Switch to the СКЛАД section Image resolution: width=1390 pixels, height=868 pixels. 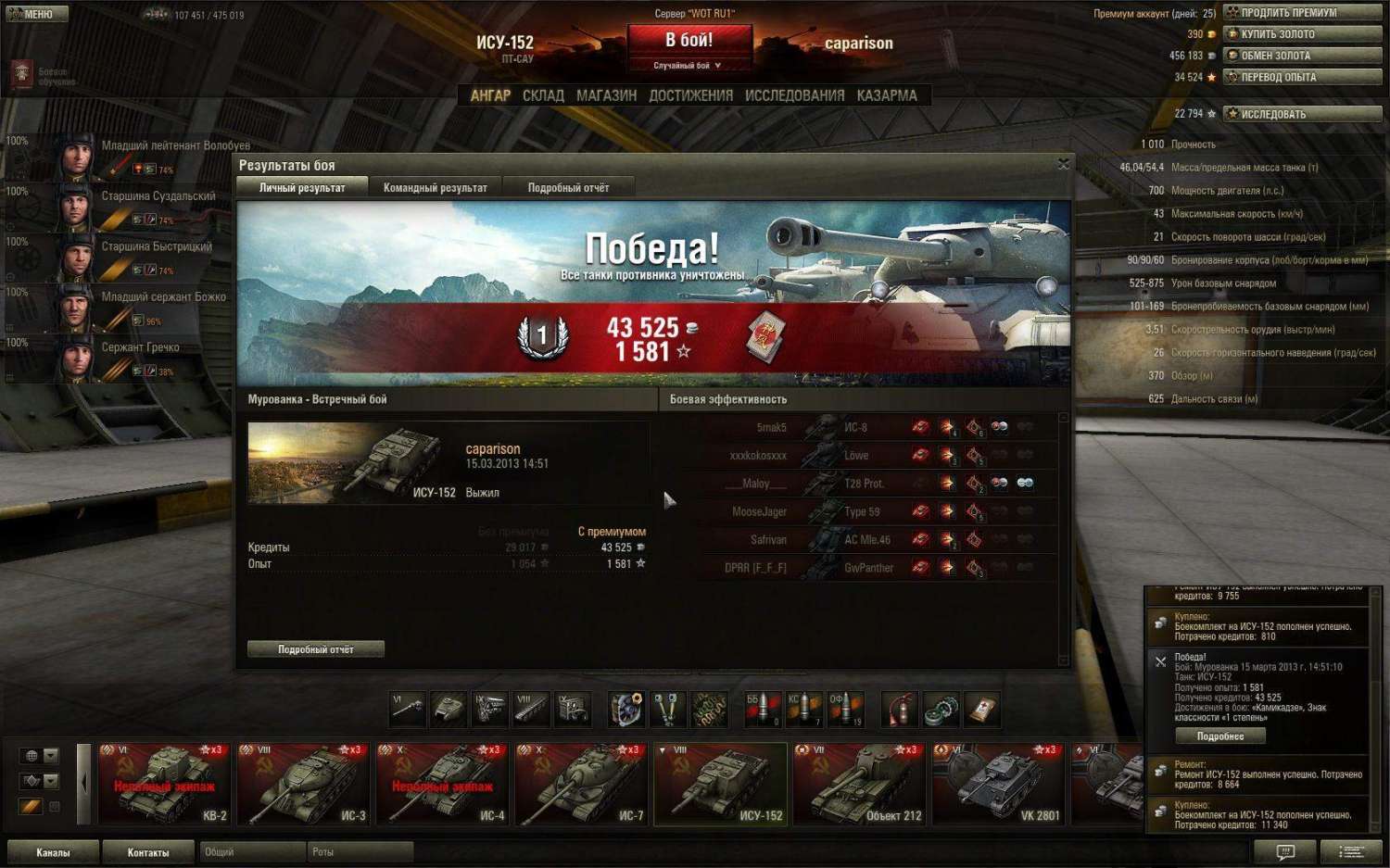[543, 95]
